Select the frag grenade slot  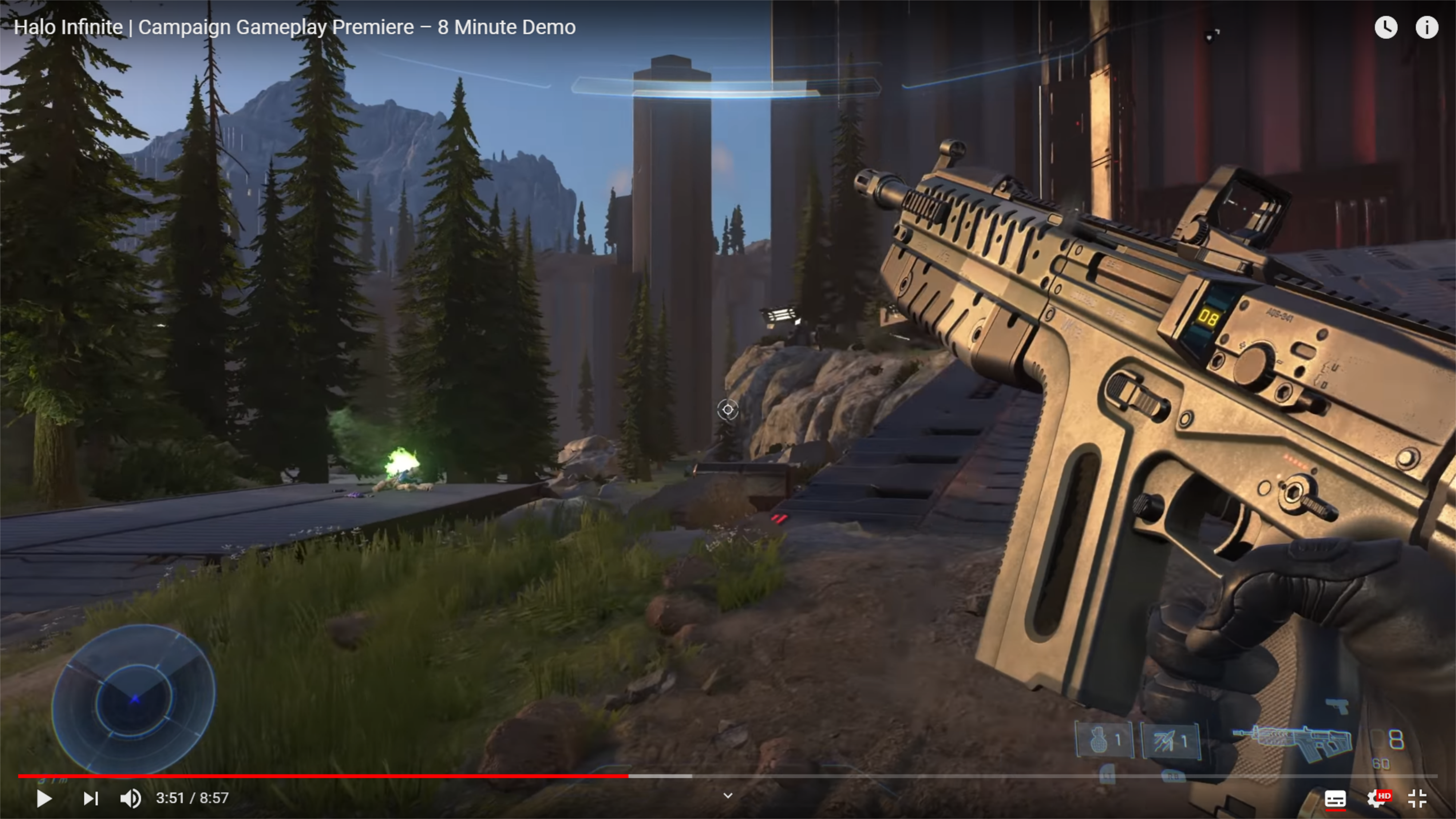pos(1104,739)
